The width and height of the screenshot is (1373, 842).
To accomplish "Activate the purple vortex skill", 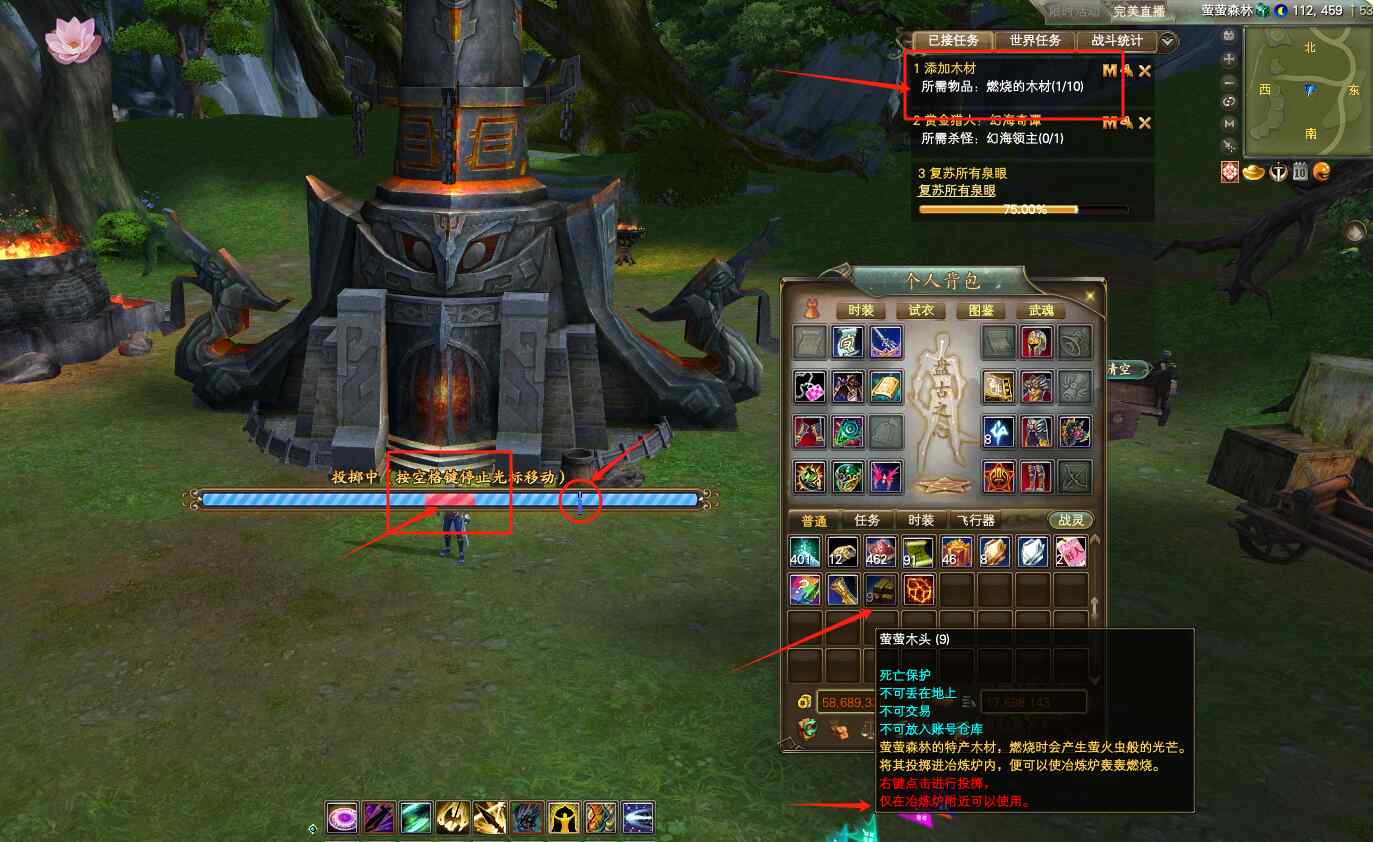I will click(x=343, y=818).
